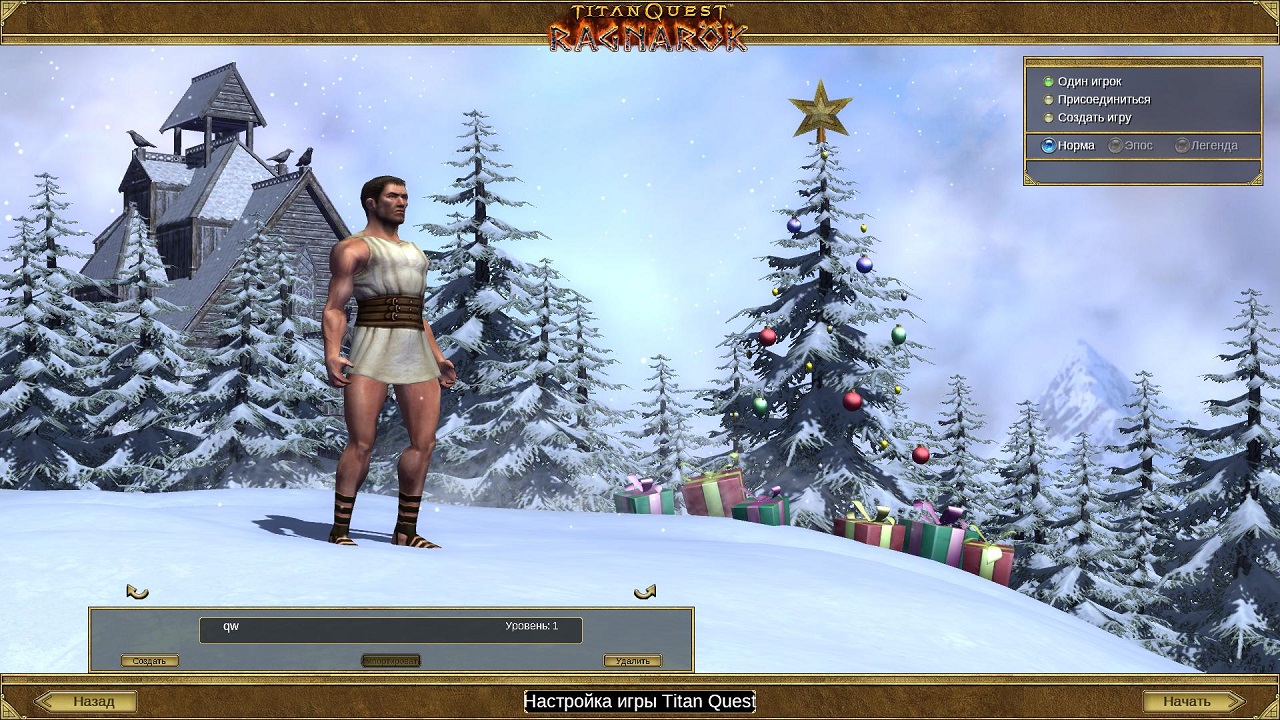
Task: Click the Создать button to create a character
Action: point(150,661)
